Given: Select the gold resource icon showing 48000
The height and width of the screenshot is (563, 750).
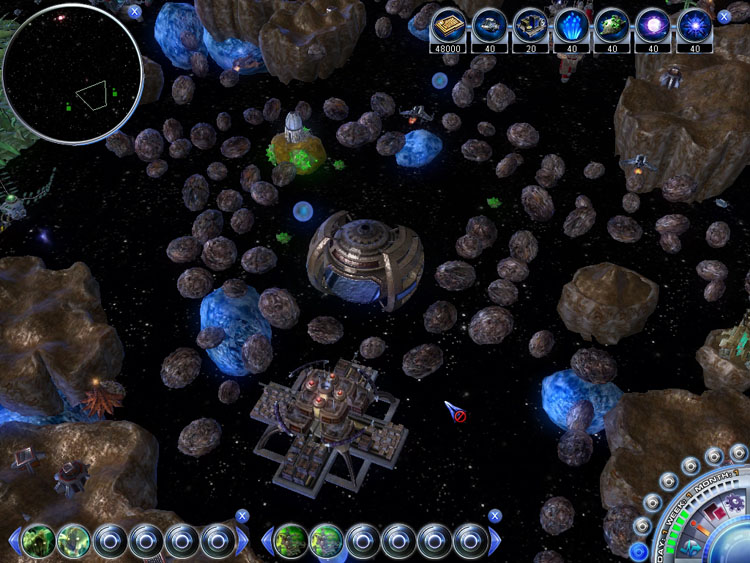Looking at the screenshot, I should pos(447,24).
